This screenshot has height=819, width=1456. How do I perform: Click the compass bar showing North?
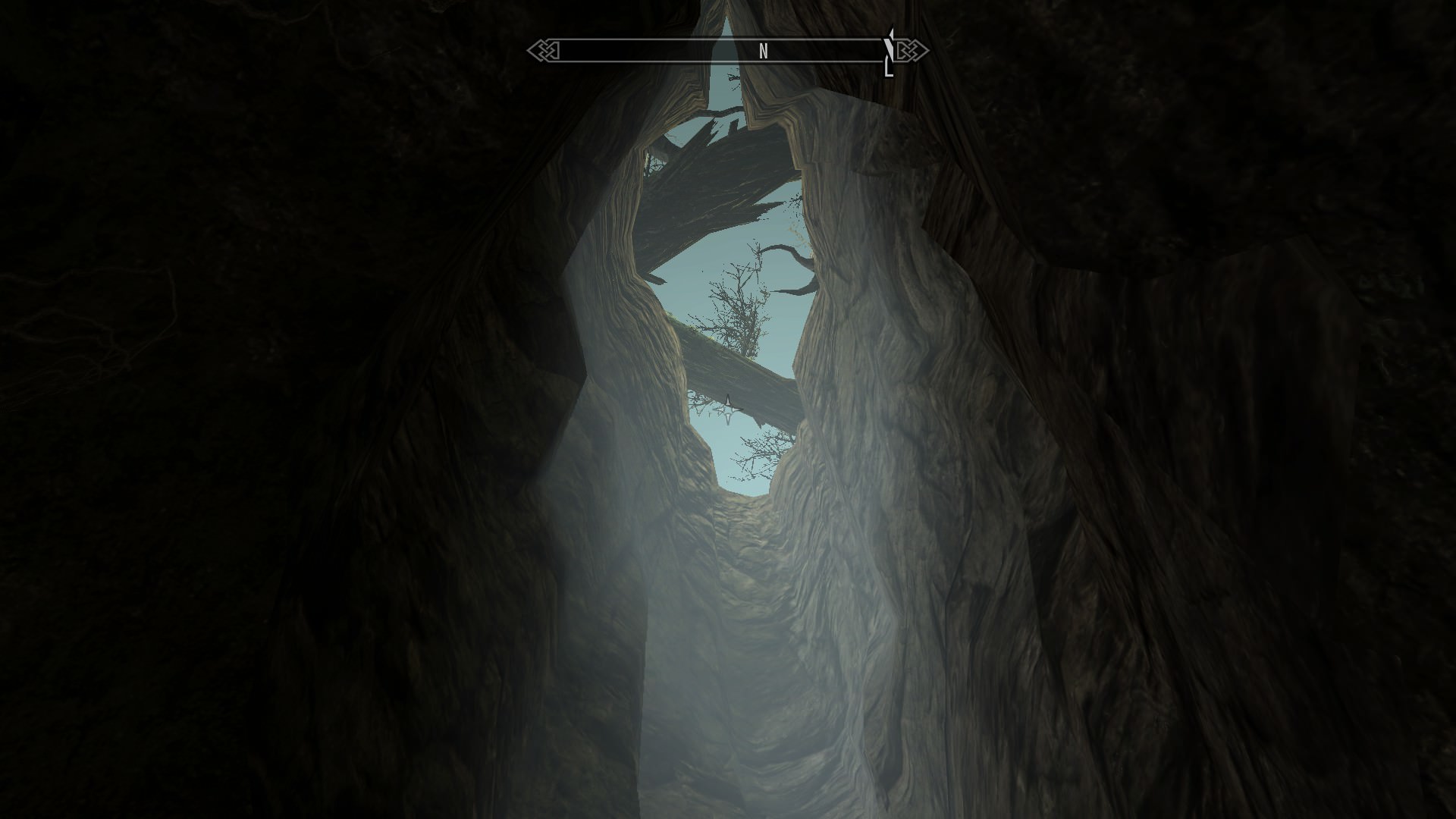pos(726,51)
